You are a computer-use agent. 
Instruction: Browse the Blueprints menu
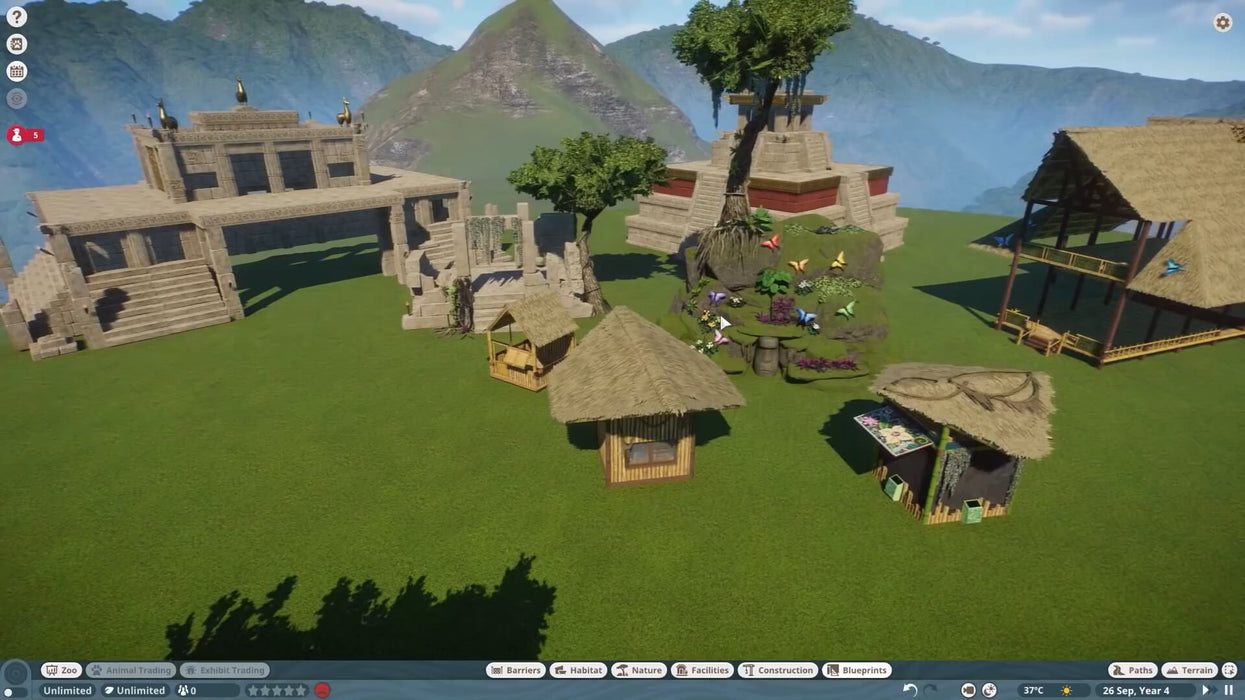coord(857,670)
